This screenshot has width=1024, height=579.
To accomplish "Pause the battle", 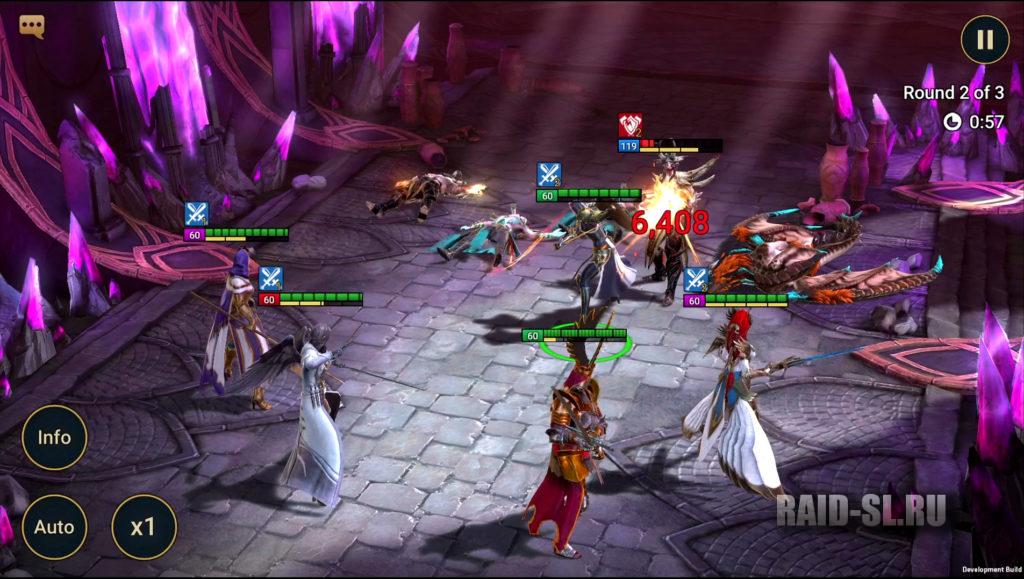I will (x=984, y=40).
